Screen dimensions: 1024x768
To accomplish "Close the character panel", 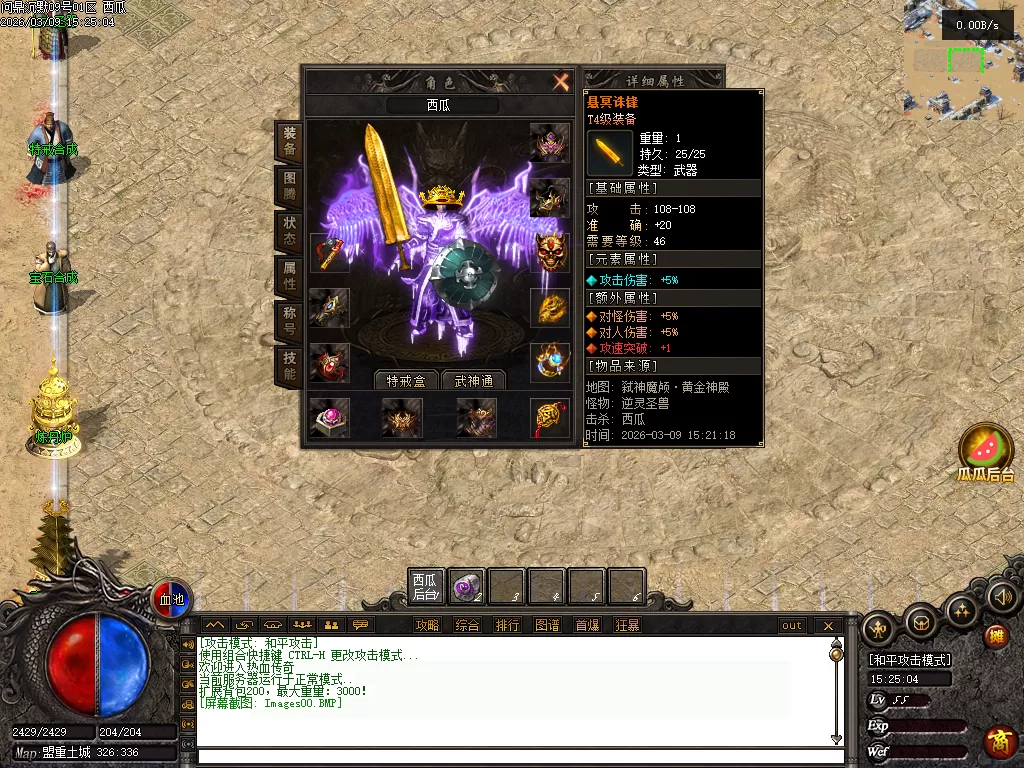I will (561, 82).
